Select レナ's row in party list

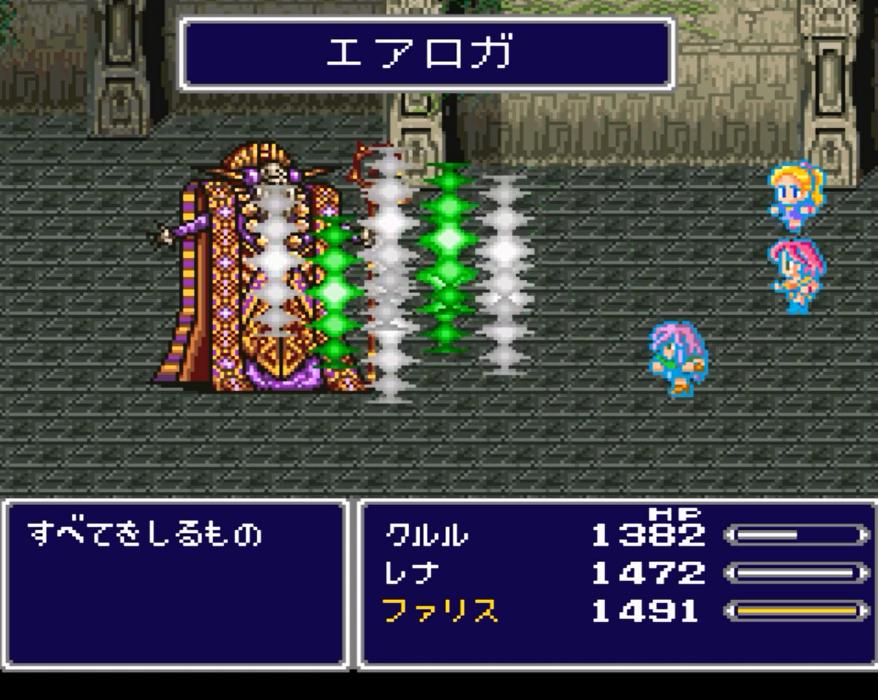(412, 573)
